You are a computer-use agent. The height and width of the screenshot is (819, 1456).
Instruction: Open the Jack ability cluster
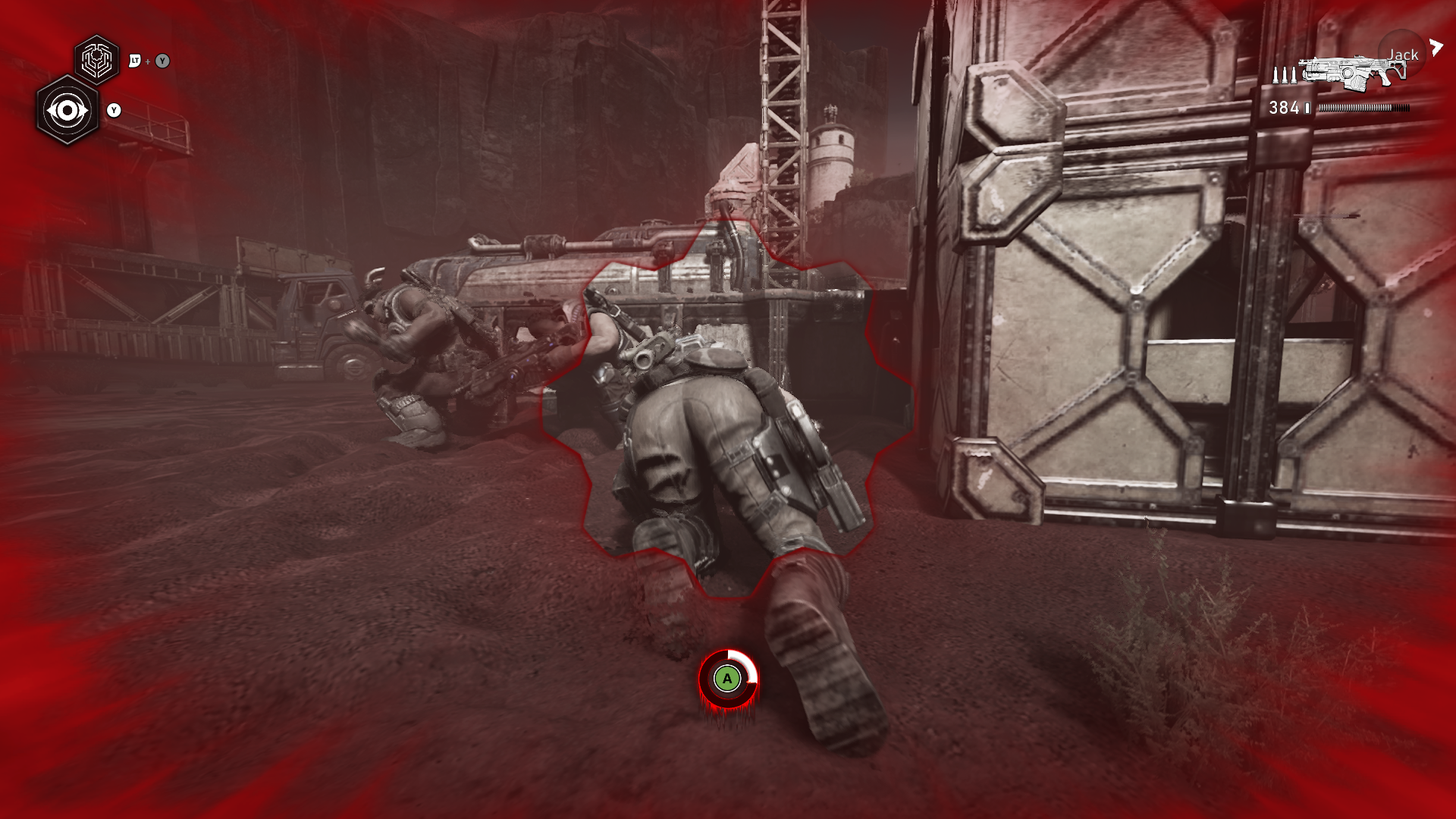coord(83,83)
